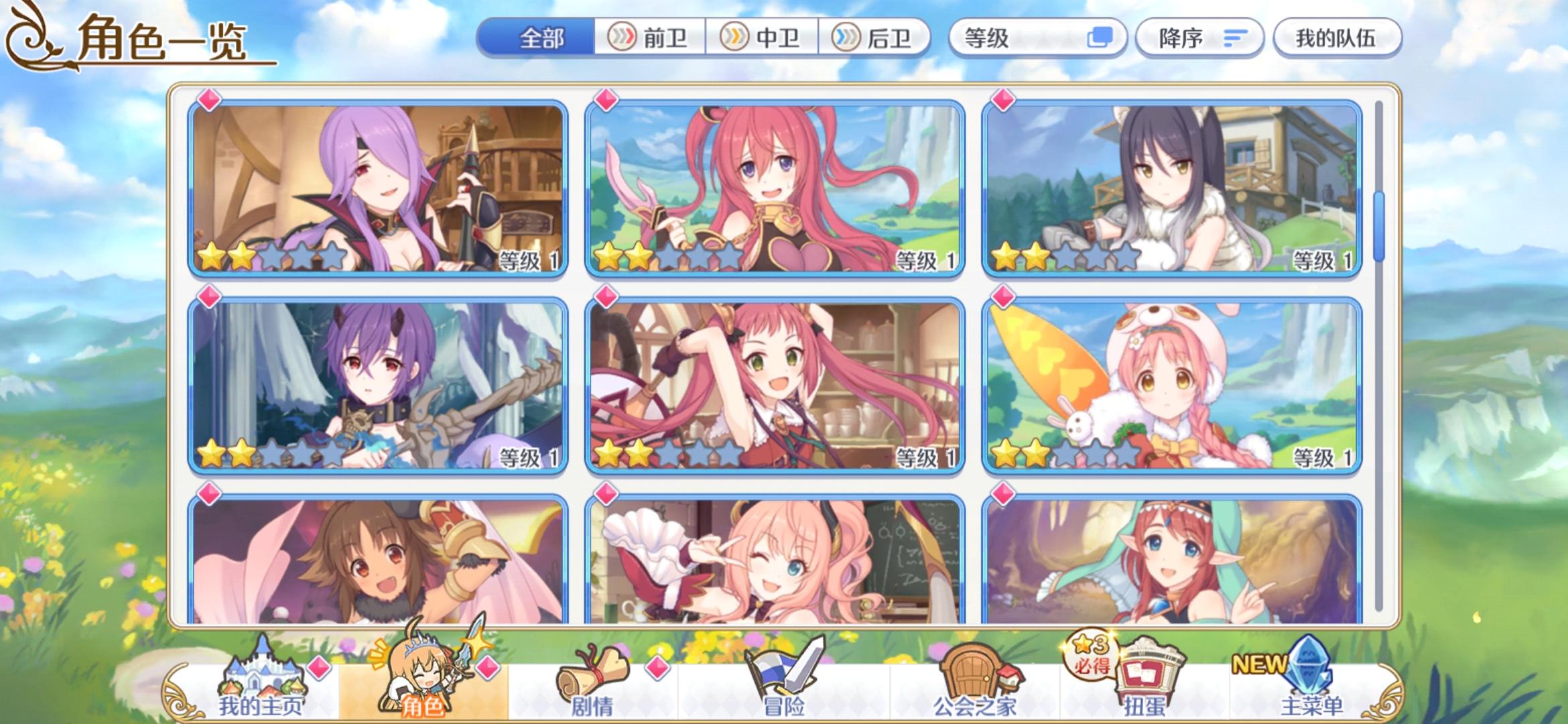Click the pink diamond badge on first card

(208, 99)
